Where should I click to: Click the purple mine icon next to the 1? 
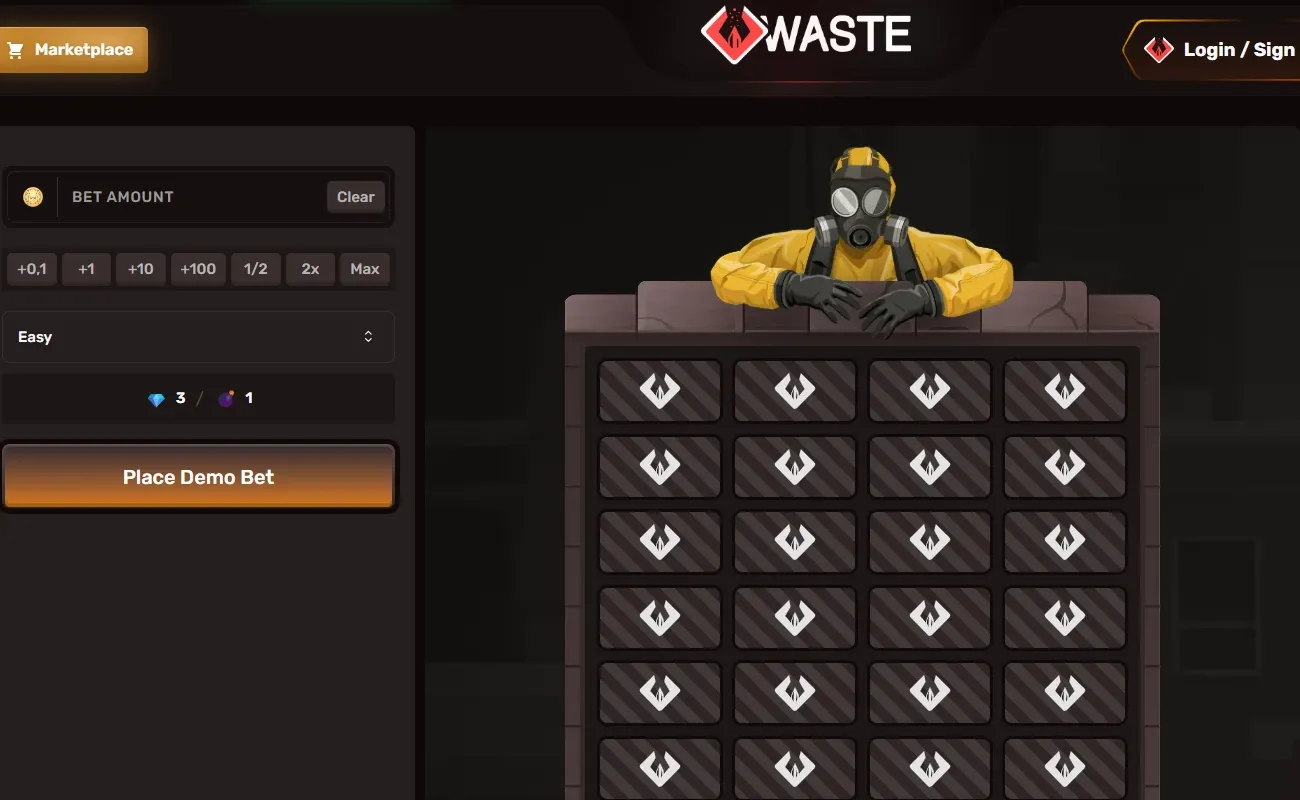click(x=228, y=397)
